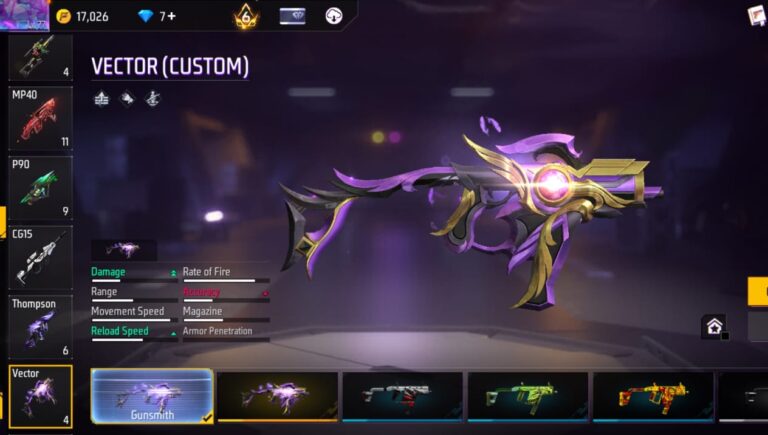Click the round gauge icon in top bar
Image resolution: width=768 pixels, height=435 pixels.
(334, 16)
